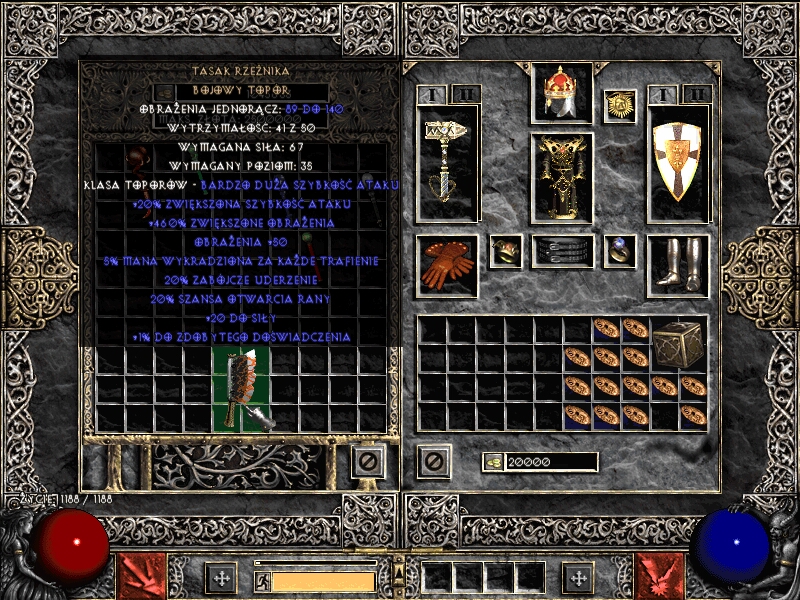This screenshot has width=800, height=600.
Task: Pick up the Butcher's cleaver in the stash
Action: click(x=241, y=390)
